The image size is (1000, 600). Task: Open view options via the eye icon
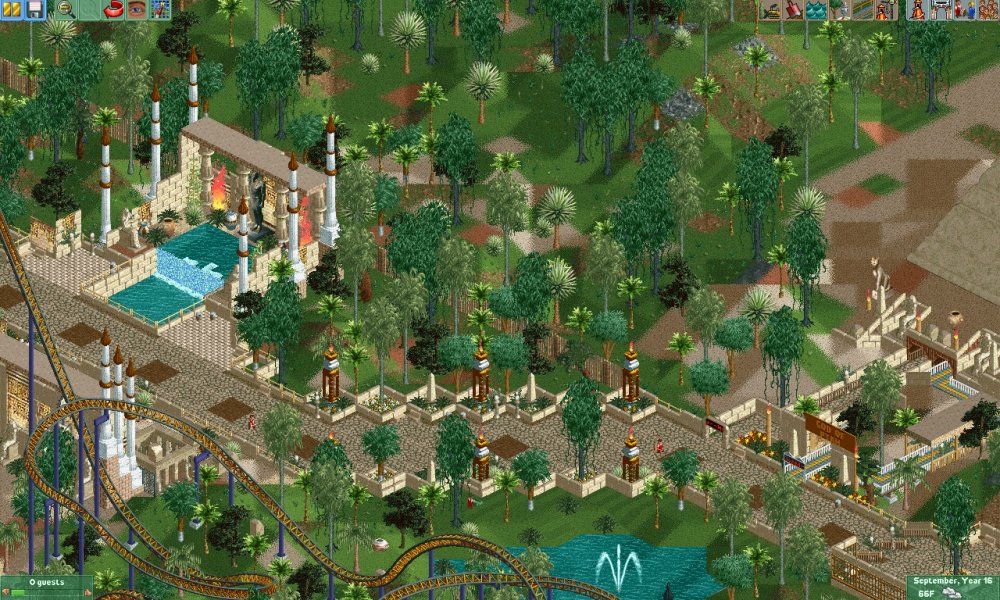pos(136,10)
